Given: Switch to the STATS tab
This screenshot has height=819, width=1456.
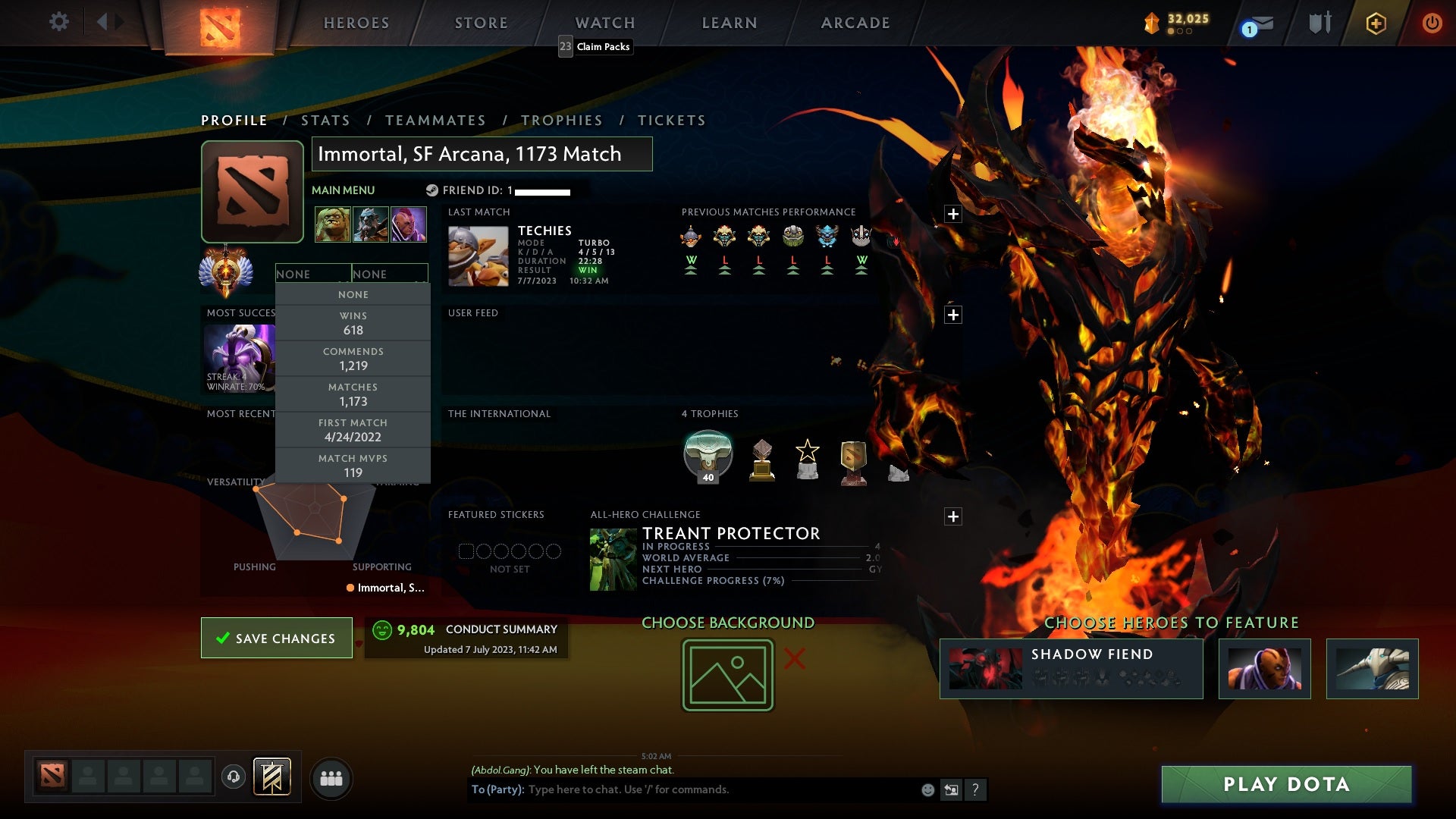Looking at the screenshot, I should click(x=325, y=120).
